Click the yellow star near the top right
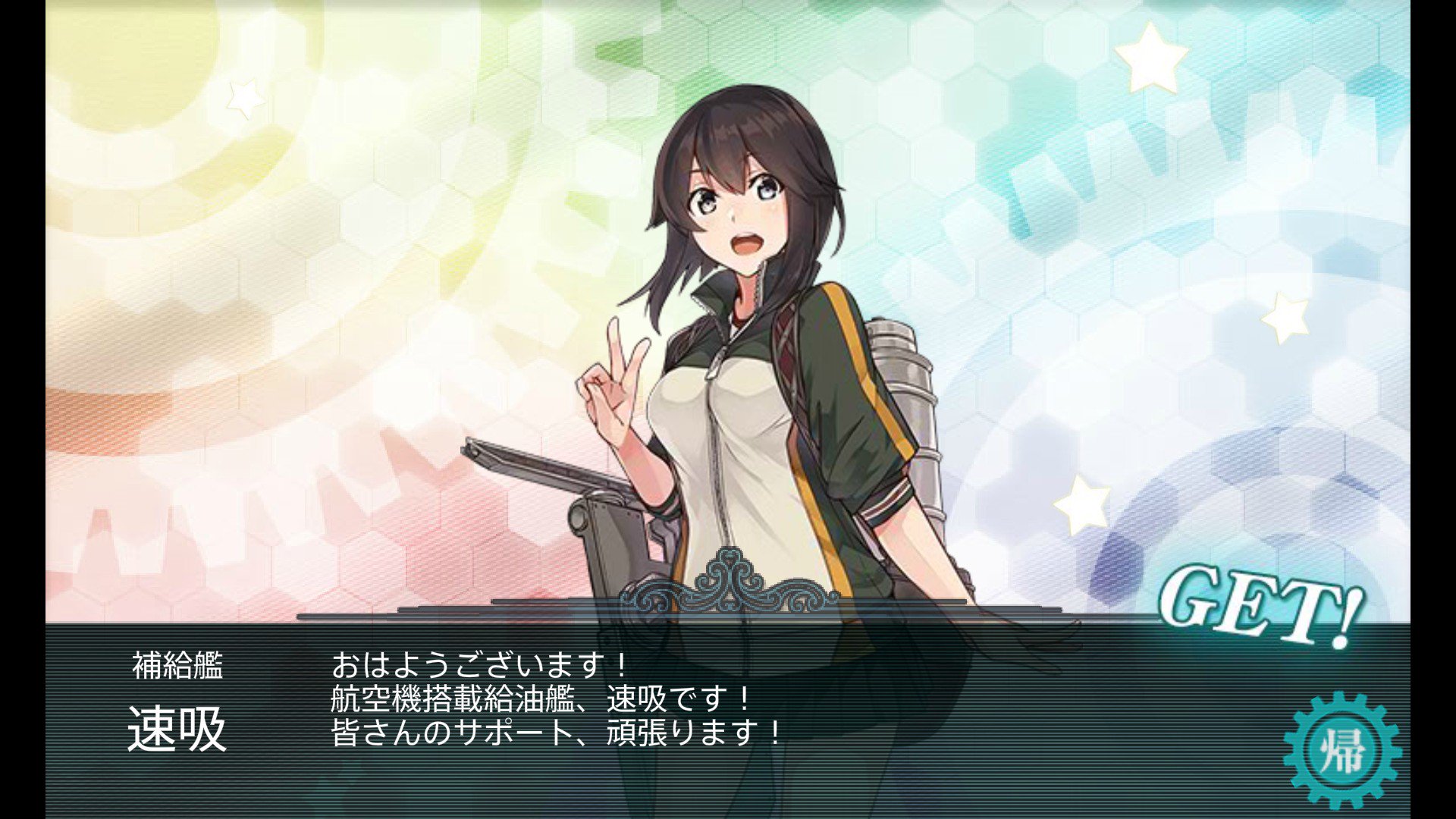The height and width of the screenshot is (819, 1456). [x=1150, y=55]
